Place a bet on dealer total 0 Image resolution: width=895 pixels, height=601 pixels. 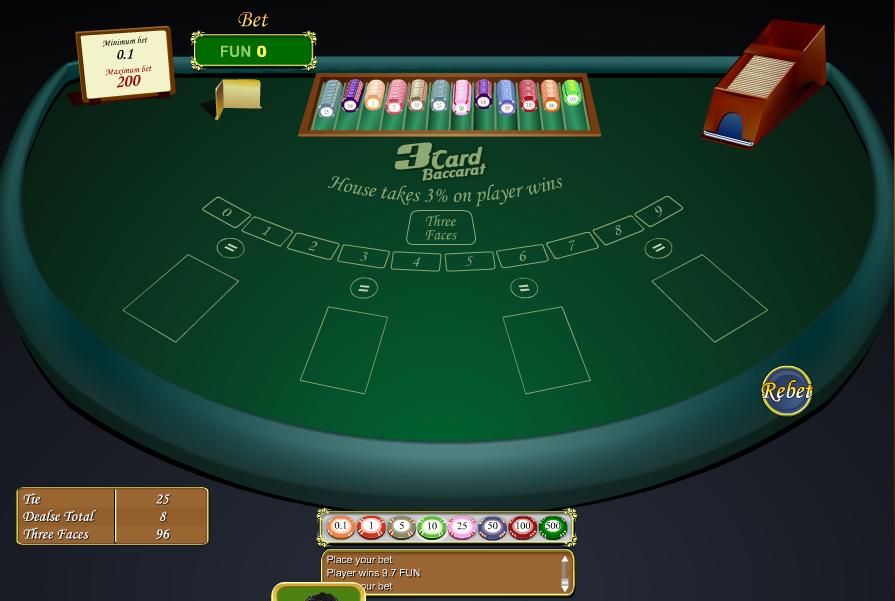tap(227, 213)
